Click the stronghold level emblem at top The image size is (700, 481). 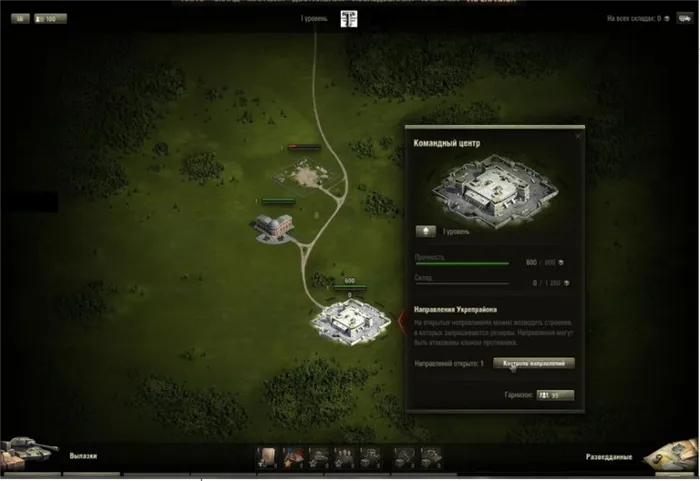pyautogui.click(x=350, y=20)
